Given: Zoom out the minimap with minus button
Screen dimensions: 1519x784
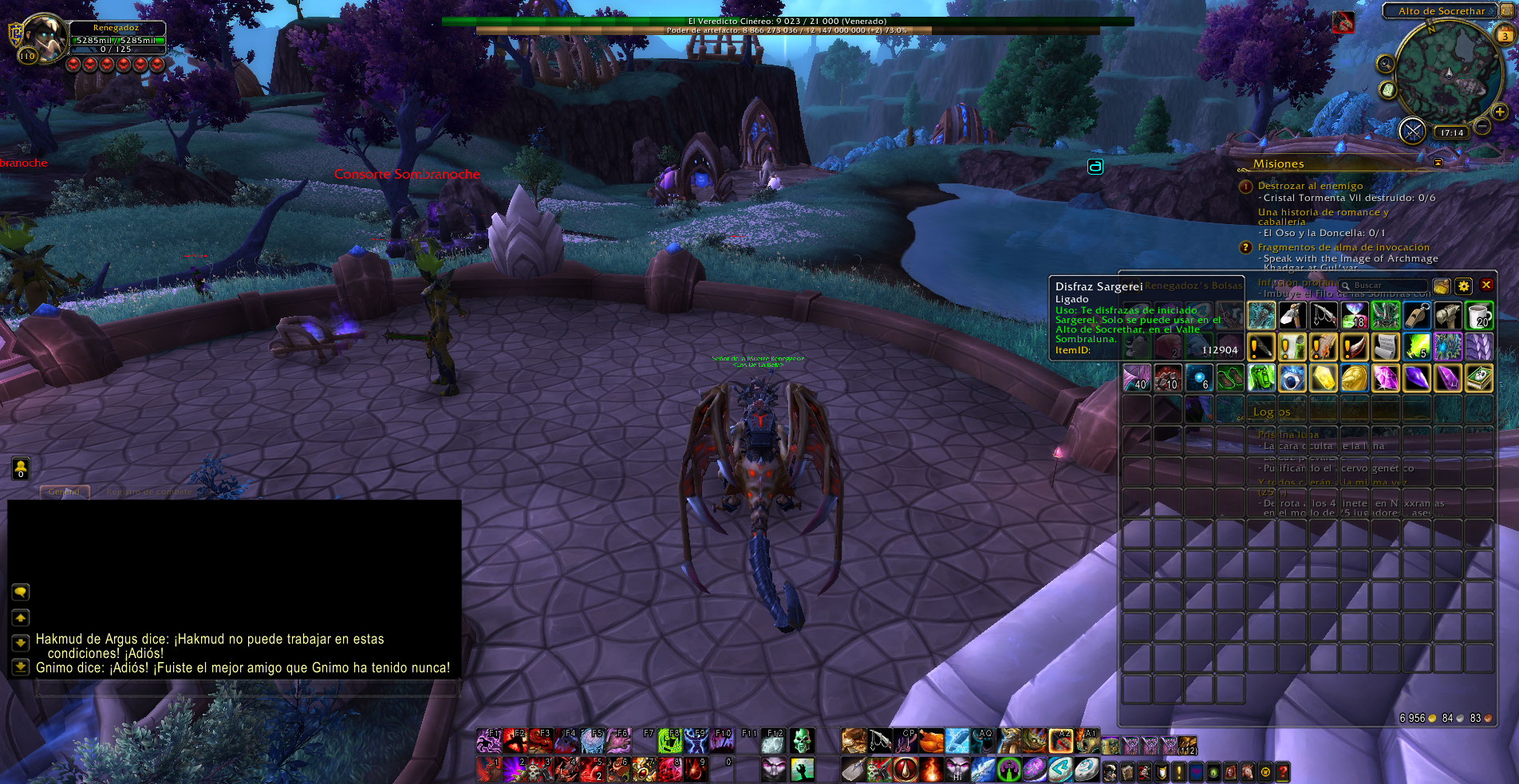Looking at the screenshot, I should pyautogui.click(x=1482, y=126).
